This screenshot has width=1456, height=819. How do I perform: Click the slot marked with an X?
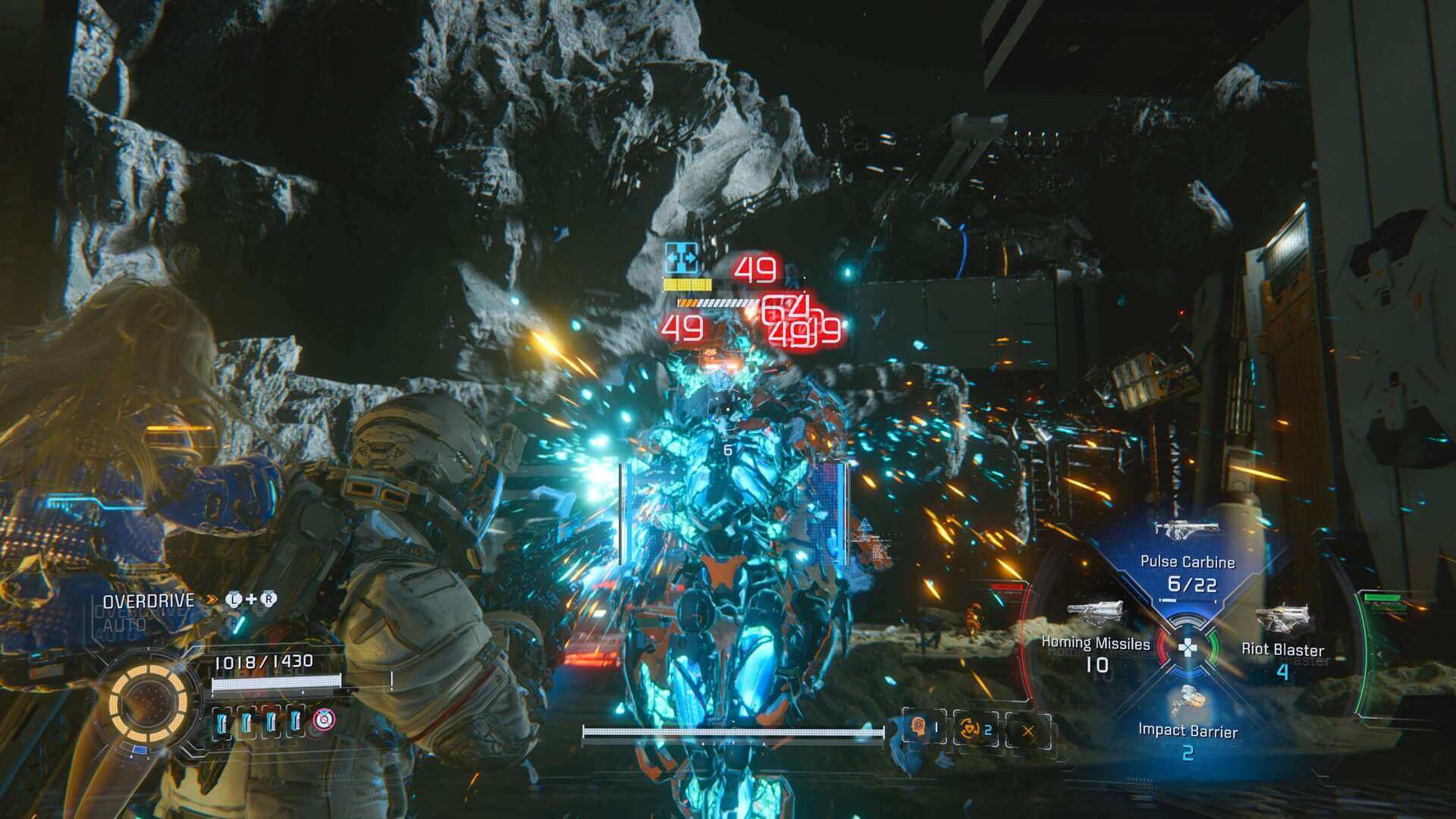tap(1028, 731)
